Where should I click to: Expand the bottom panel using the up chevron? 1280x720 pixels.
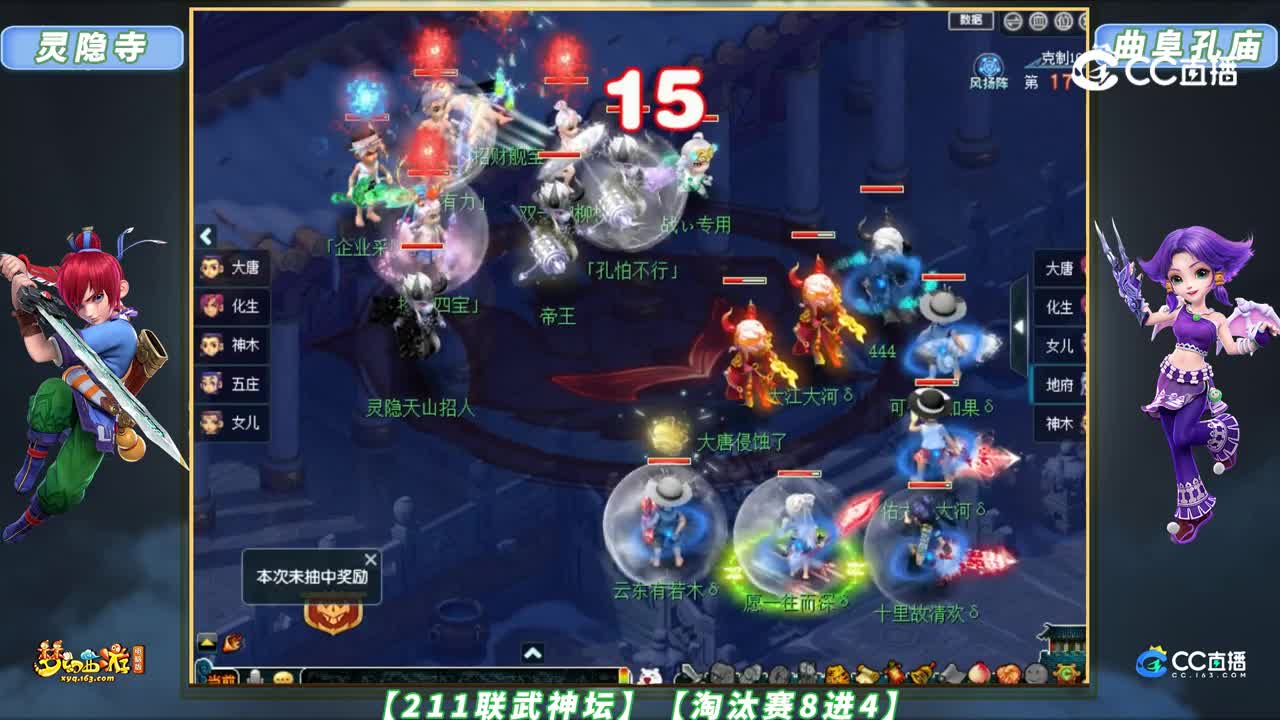[x=533, y=654]
